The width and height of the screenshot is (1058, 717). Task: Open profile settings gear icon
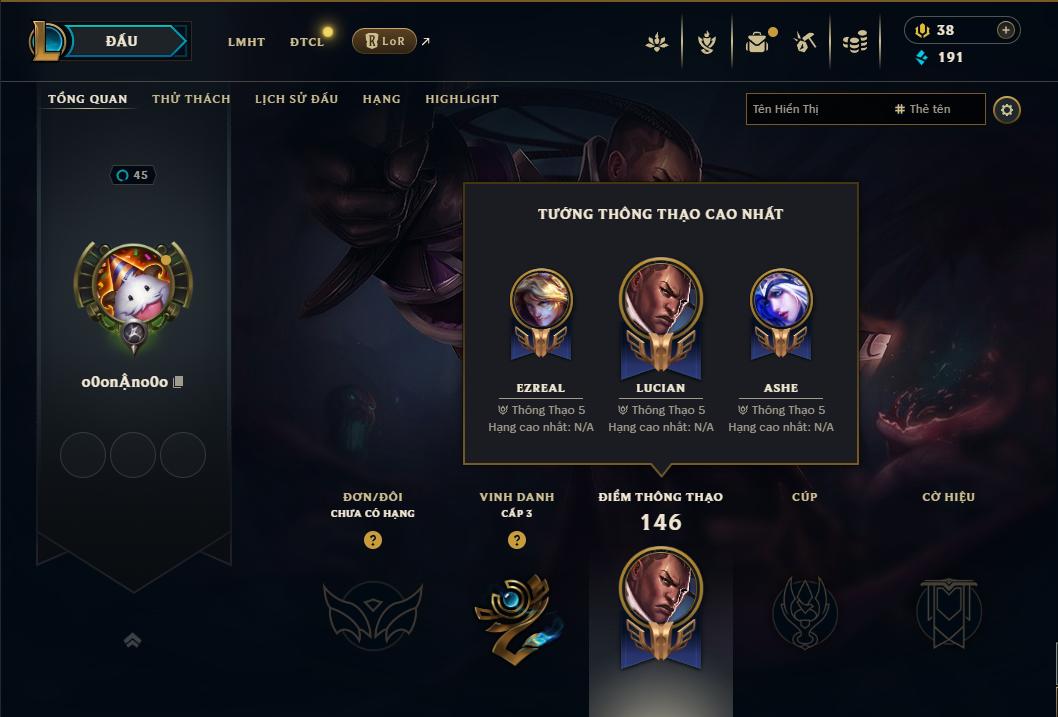[x=1007, y=109]
